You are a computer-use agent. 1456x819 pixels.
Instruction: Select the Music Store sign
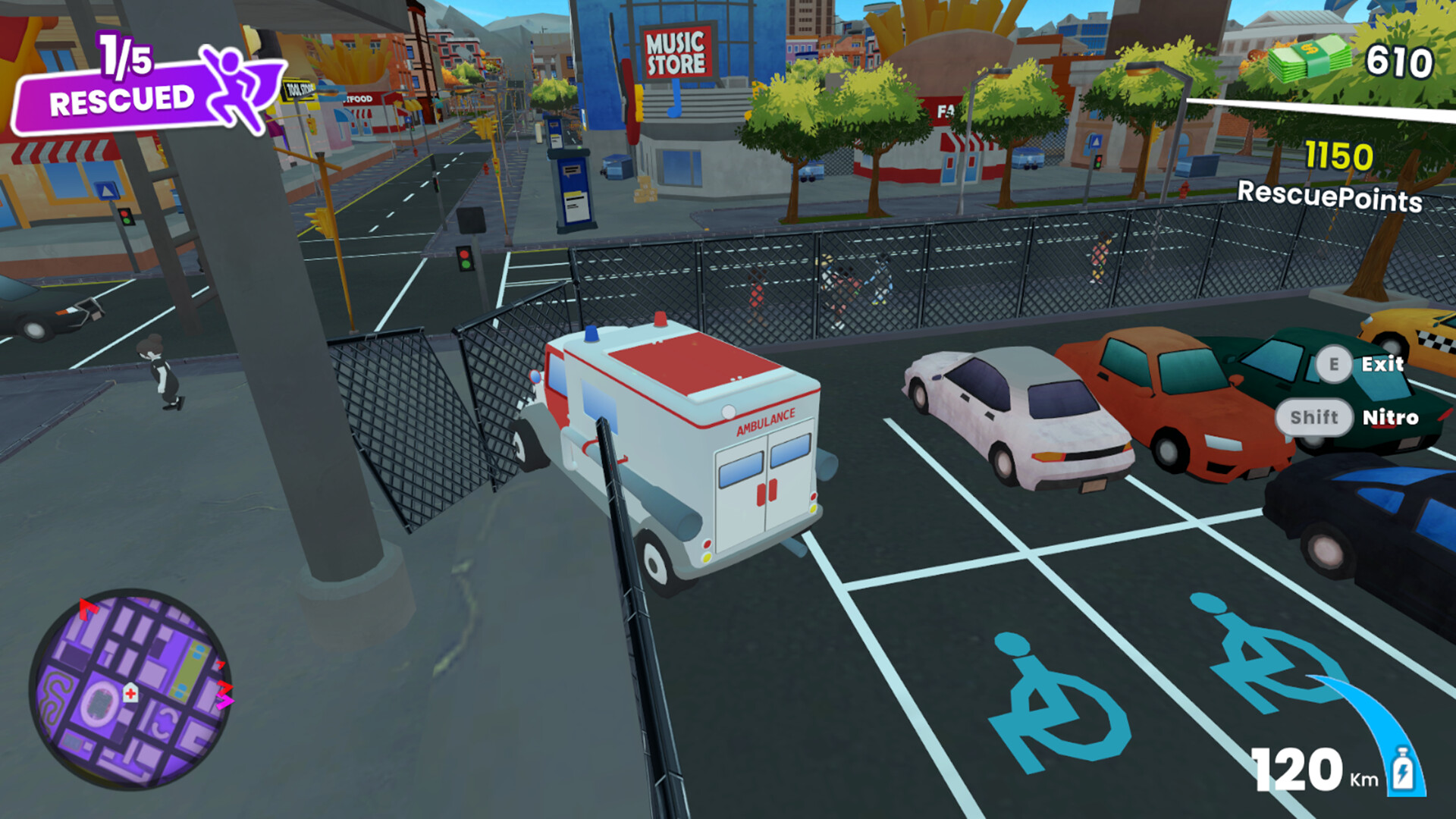tap(677, 53)
